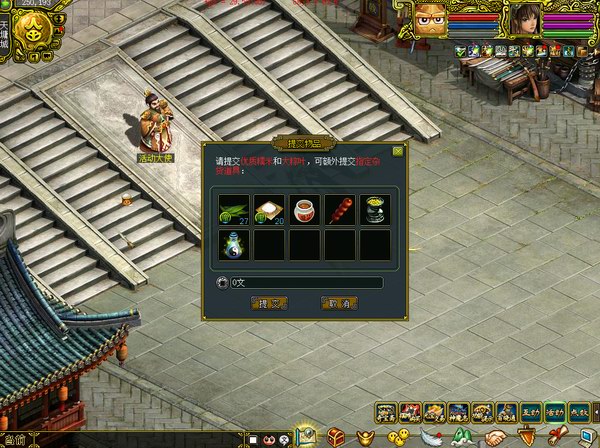Pick the candied hawthorn skewer item

[340, 209]
